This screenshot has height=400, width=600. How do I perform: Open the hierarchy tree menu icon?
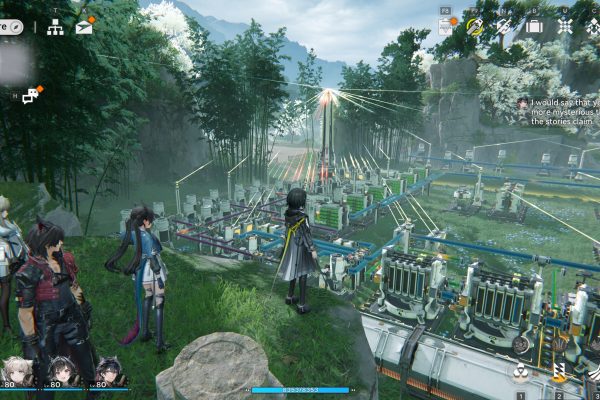click(x=55, y=27)
